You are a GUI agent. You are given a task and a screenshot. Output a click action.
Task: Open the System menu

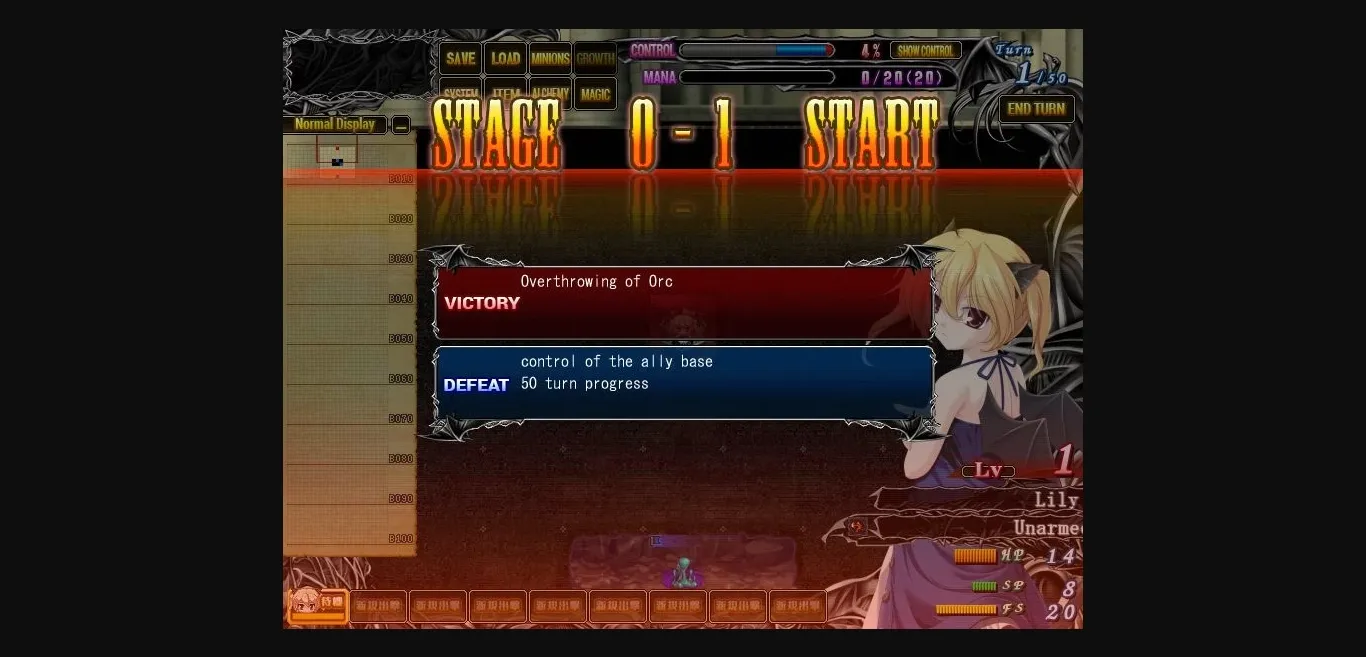coord(460,94)
